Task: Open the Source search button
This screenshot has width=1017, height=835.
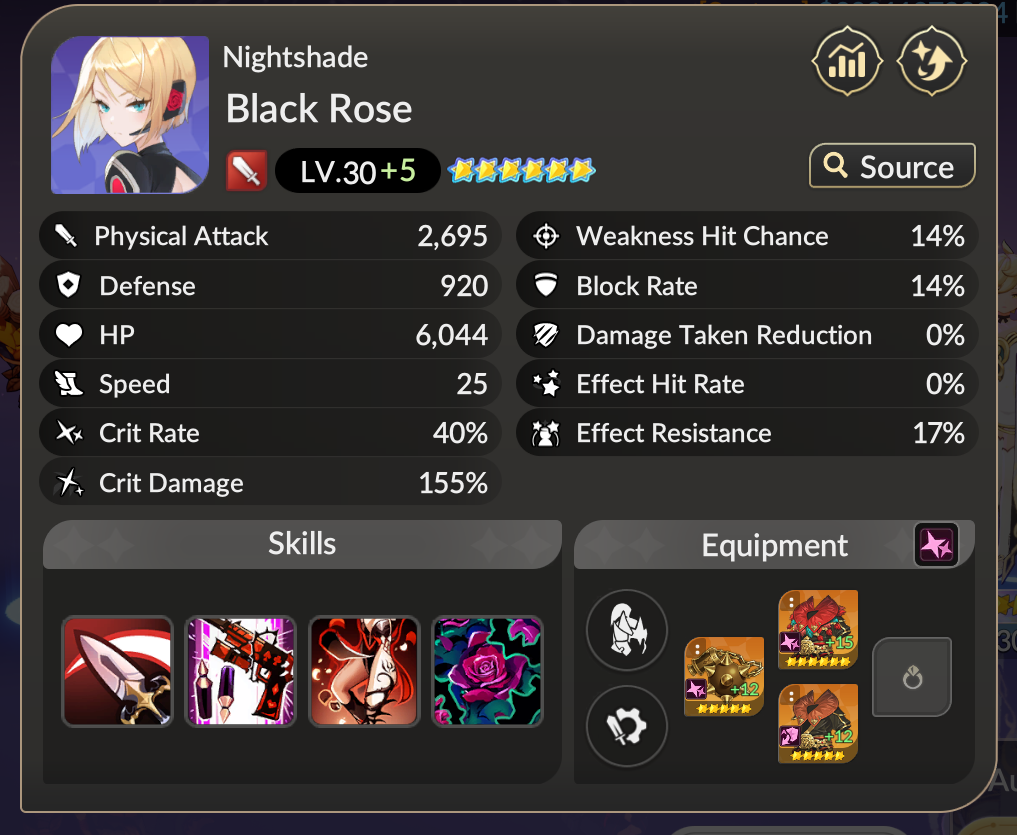Action: [891, 166]
